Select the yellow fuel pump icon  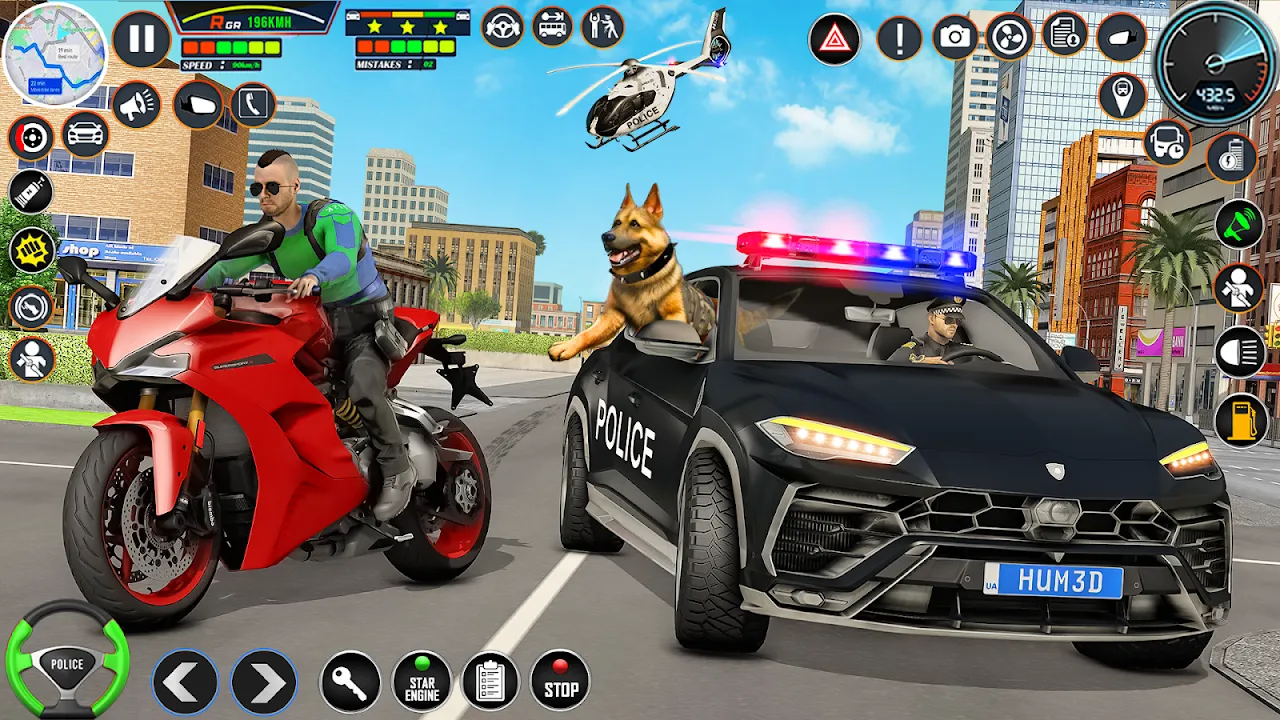(1240, 419)
